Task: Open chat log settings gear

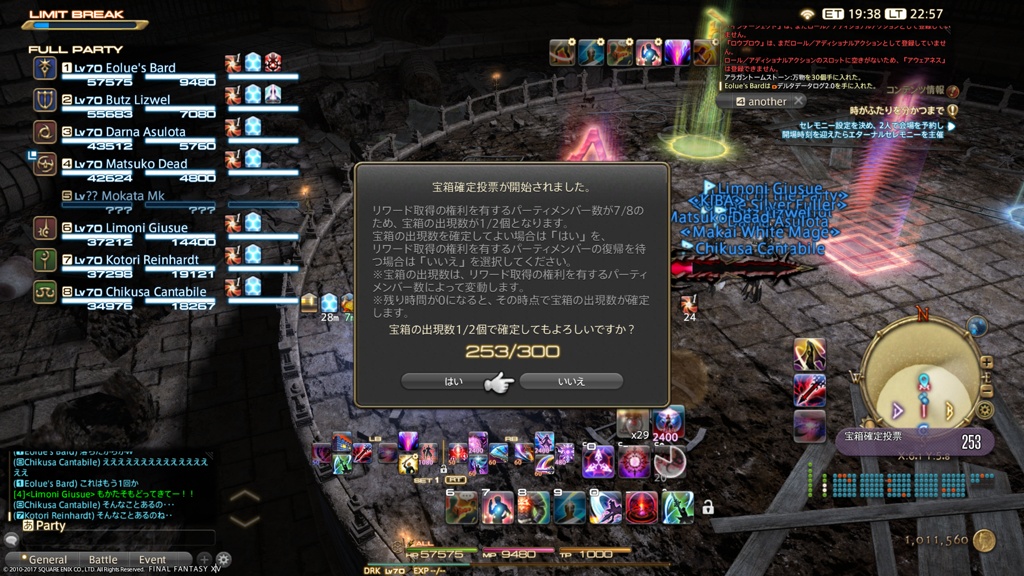Action: click(223, 560)
